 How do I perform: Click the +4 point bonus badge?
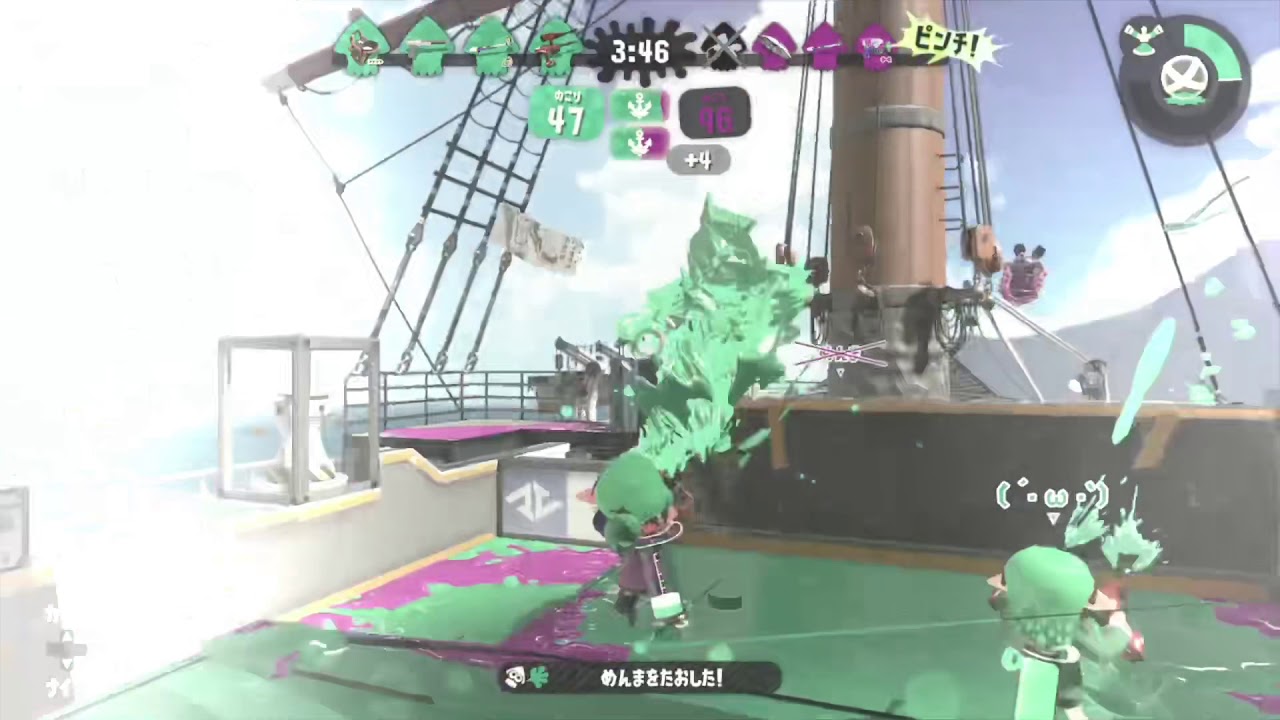[700, 161]
